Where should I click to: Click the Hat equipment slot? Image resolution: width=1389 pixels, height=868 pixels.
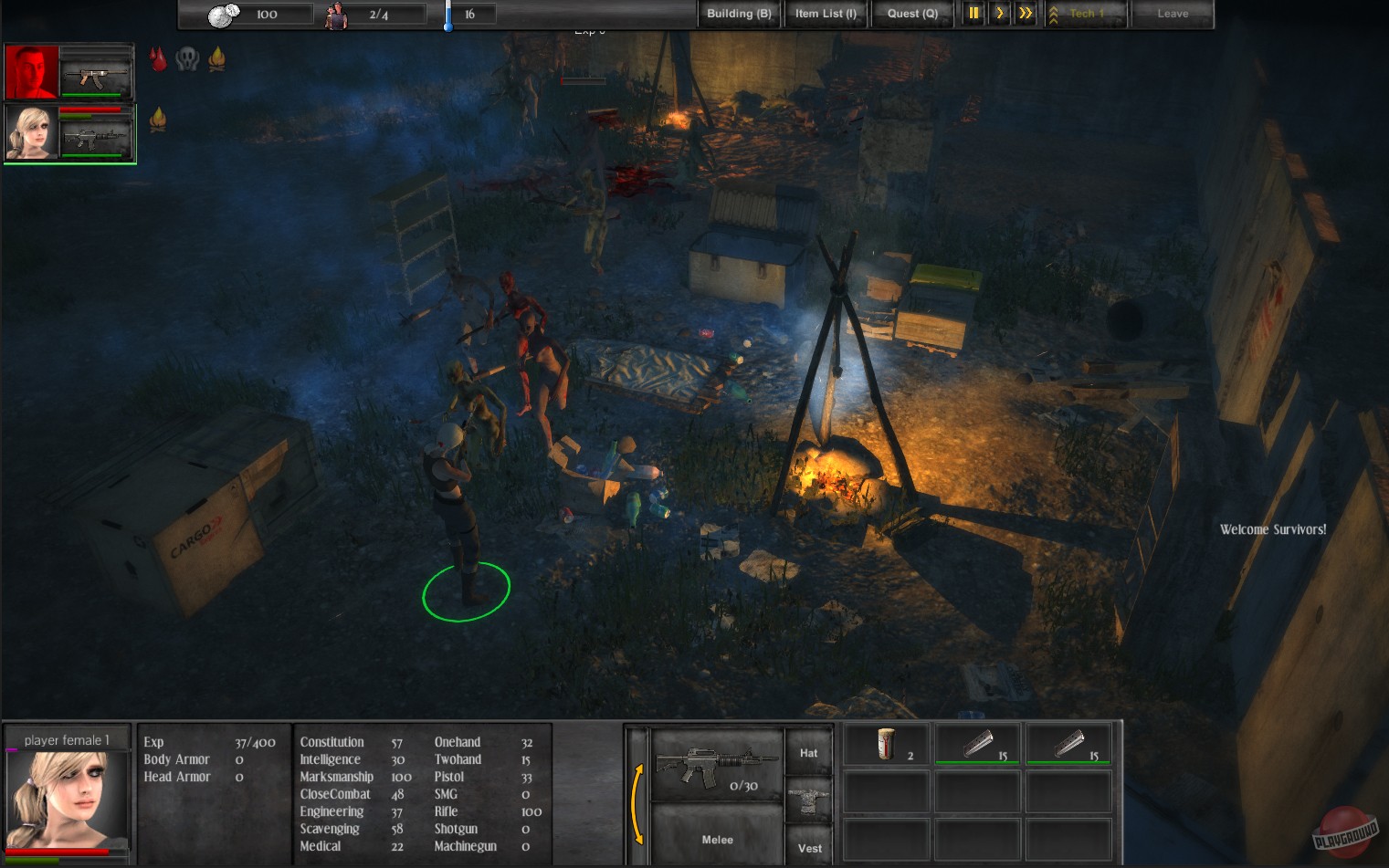(x=807, y=752)
